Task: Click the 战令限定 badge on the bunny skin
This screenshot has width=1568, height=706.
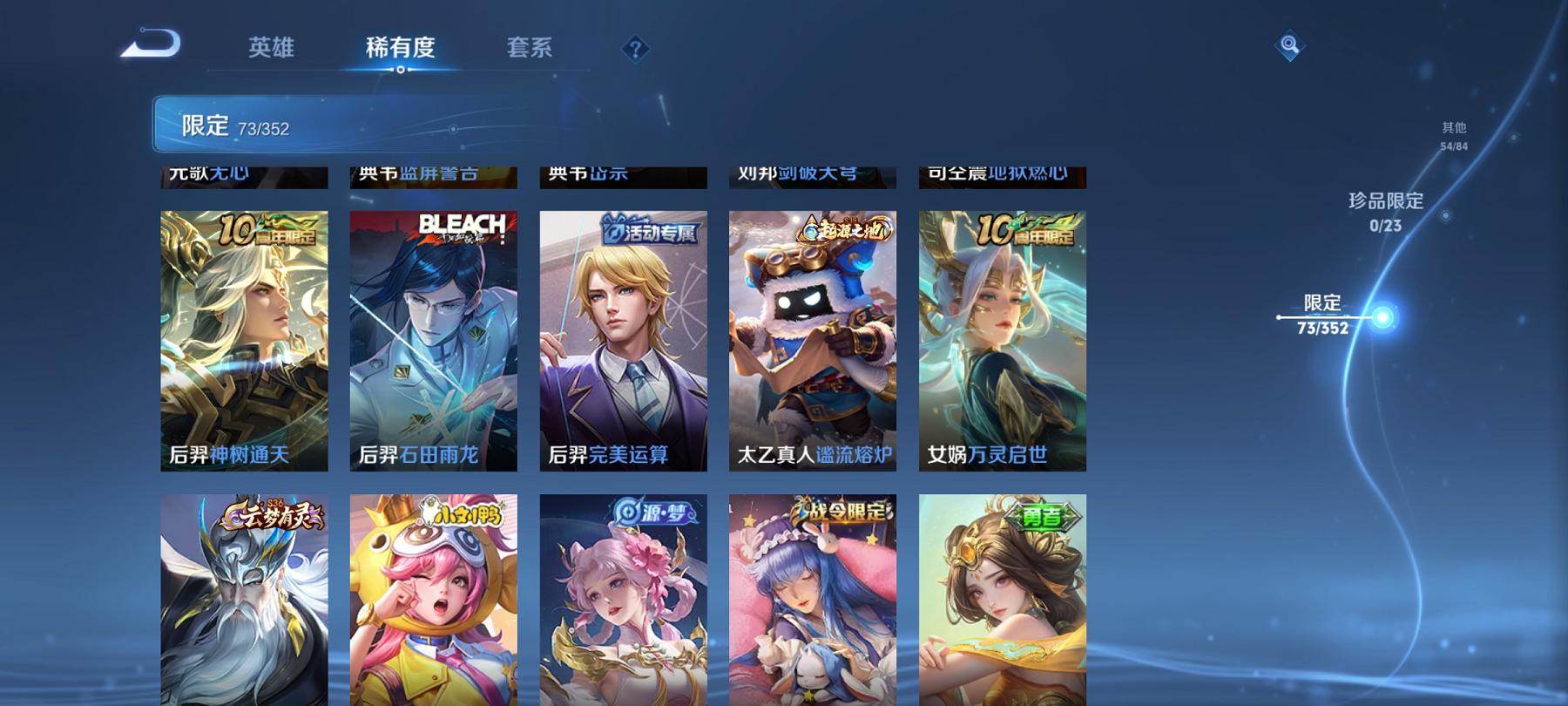Action: coord(841,514)
